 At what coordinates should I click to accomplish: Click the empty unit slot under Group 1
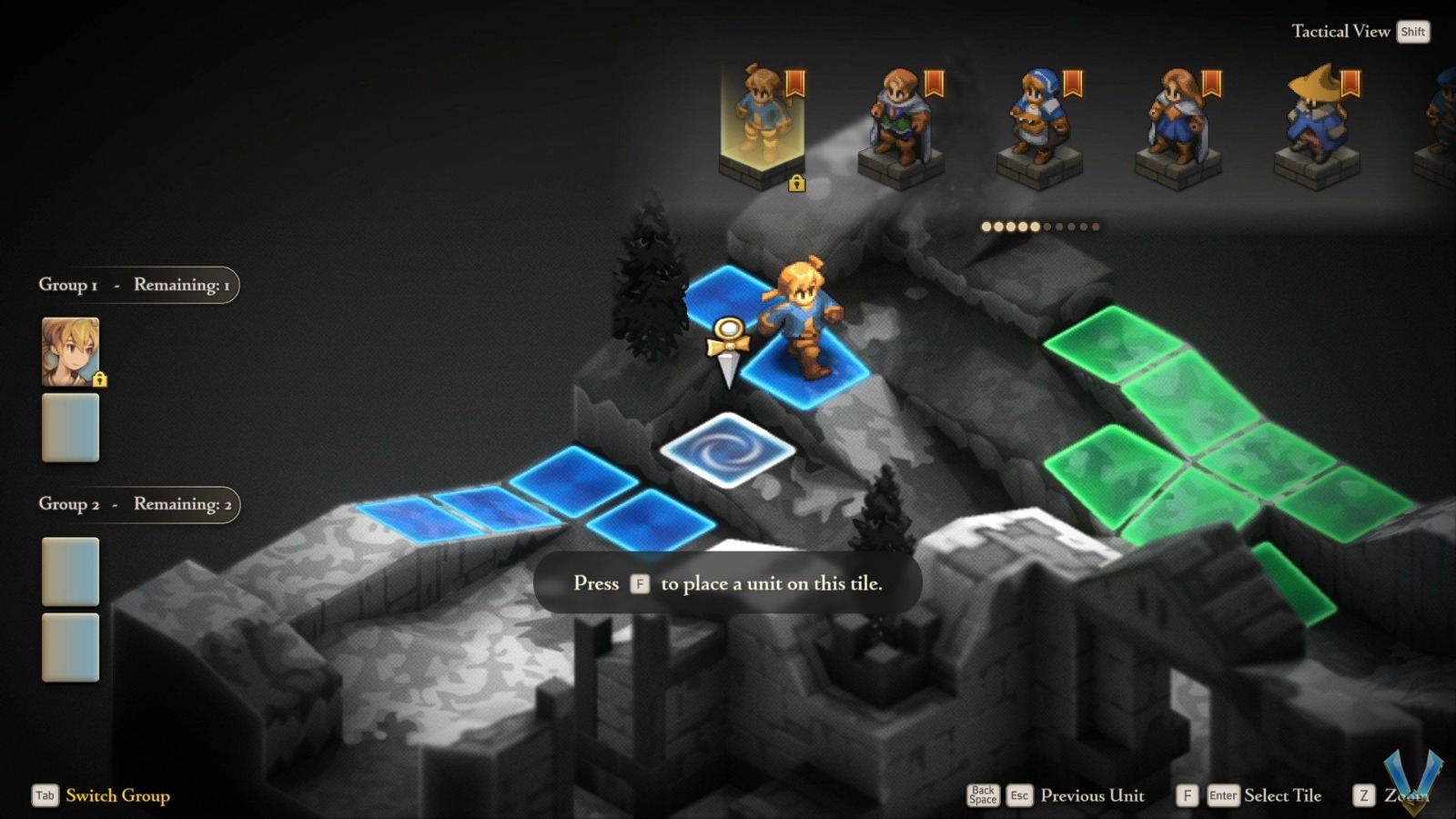70,428
